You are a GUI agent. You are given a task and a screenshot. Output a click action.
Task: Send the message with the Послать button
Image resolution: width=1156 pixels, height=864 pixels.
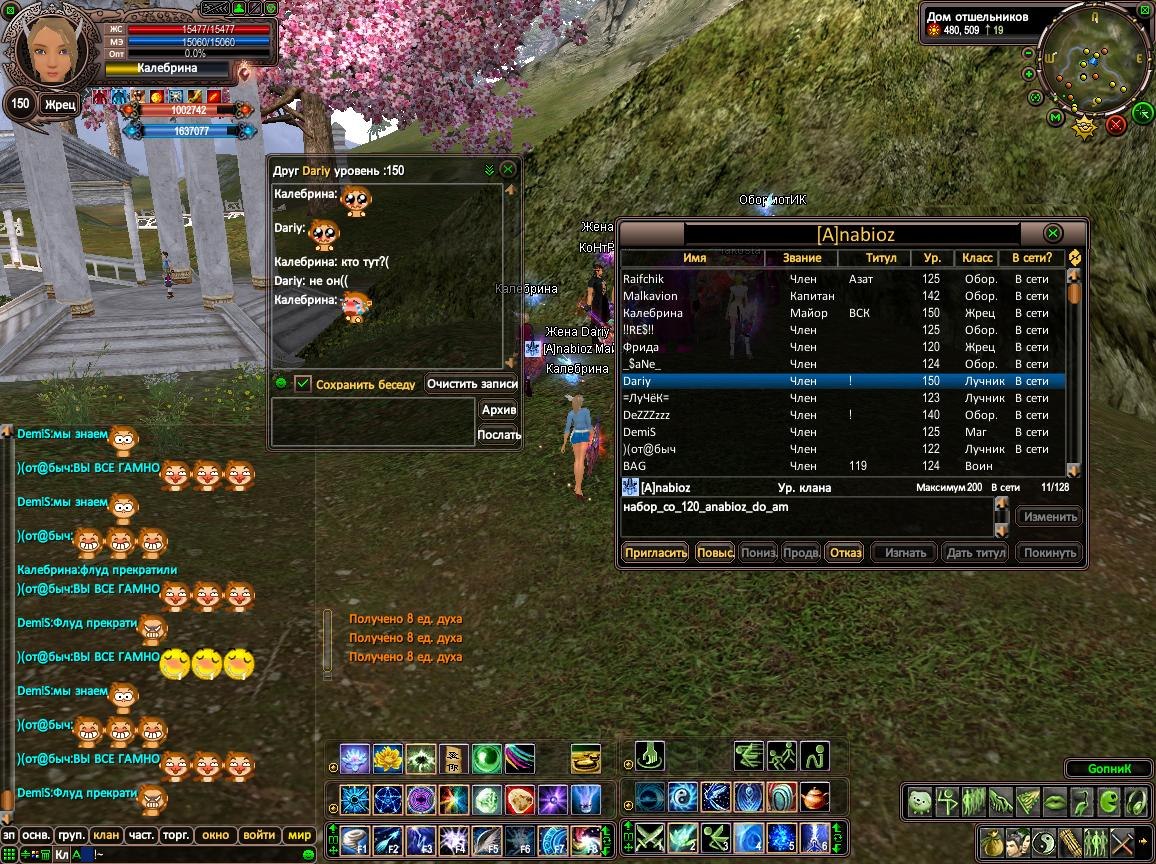coord(499,434)
